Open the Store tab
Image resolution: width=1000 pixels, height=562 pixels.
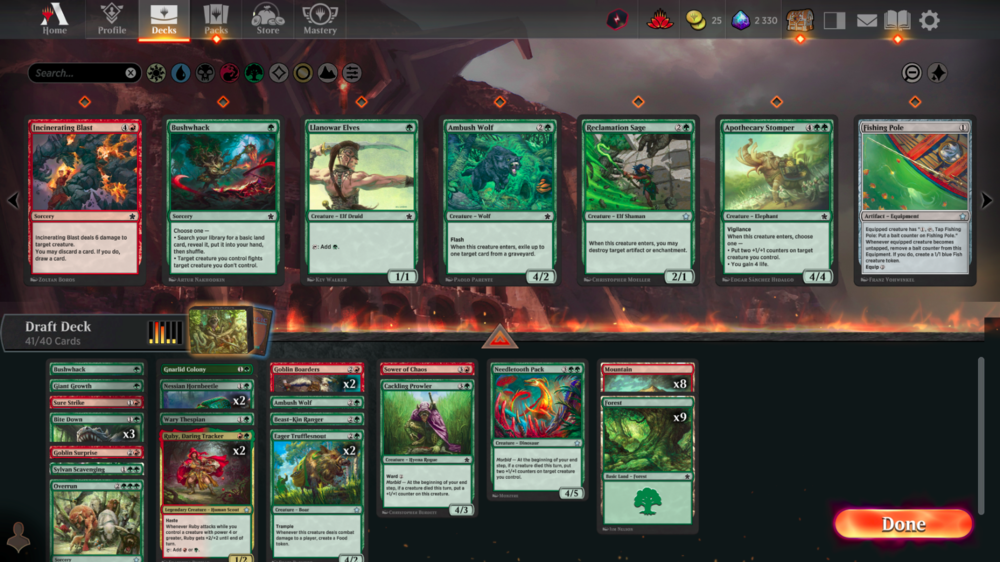click(x=268, y=19)
